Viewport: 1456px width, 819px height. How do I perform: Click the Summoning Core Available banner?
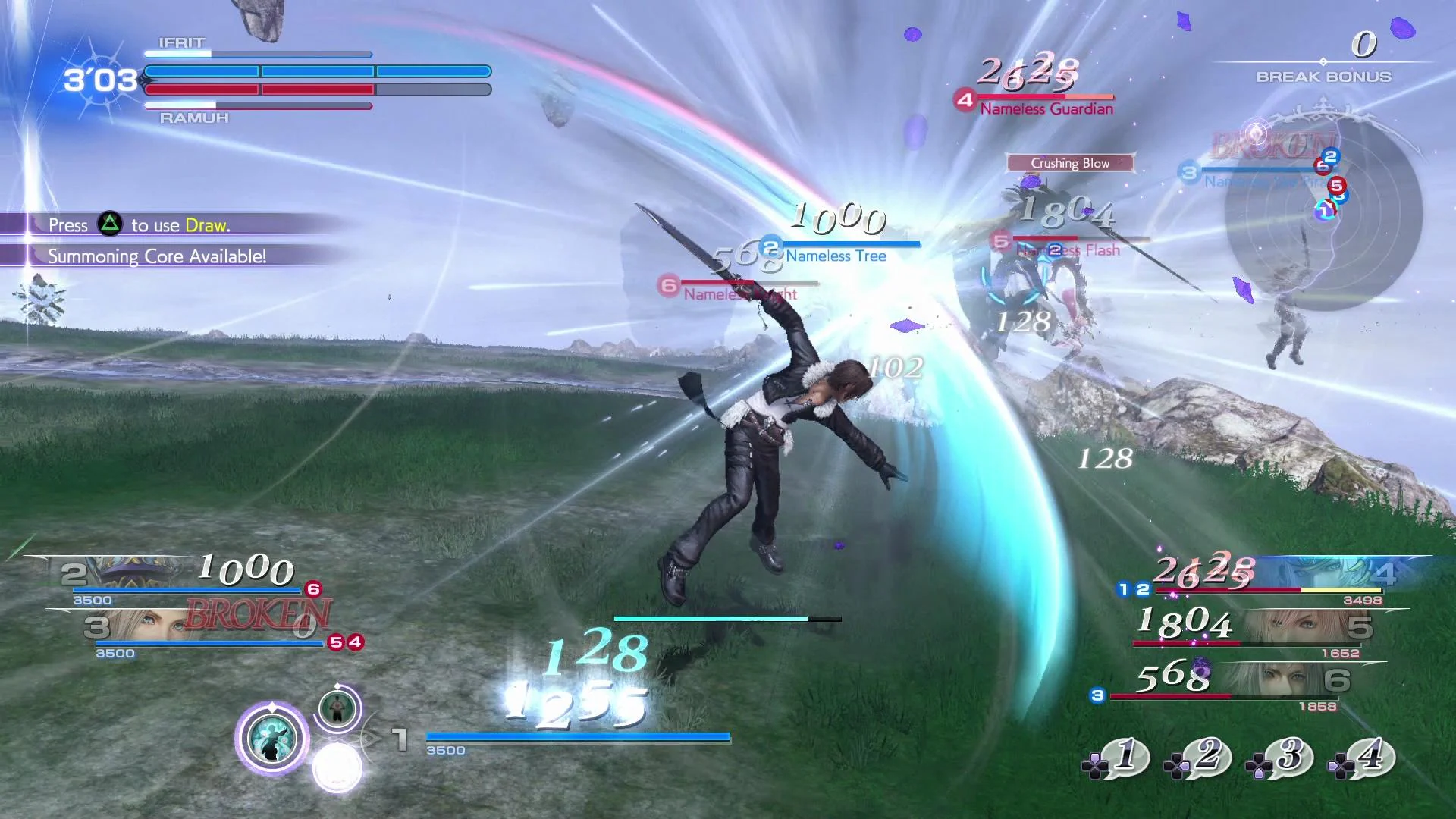tap(157, 256)
